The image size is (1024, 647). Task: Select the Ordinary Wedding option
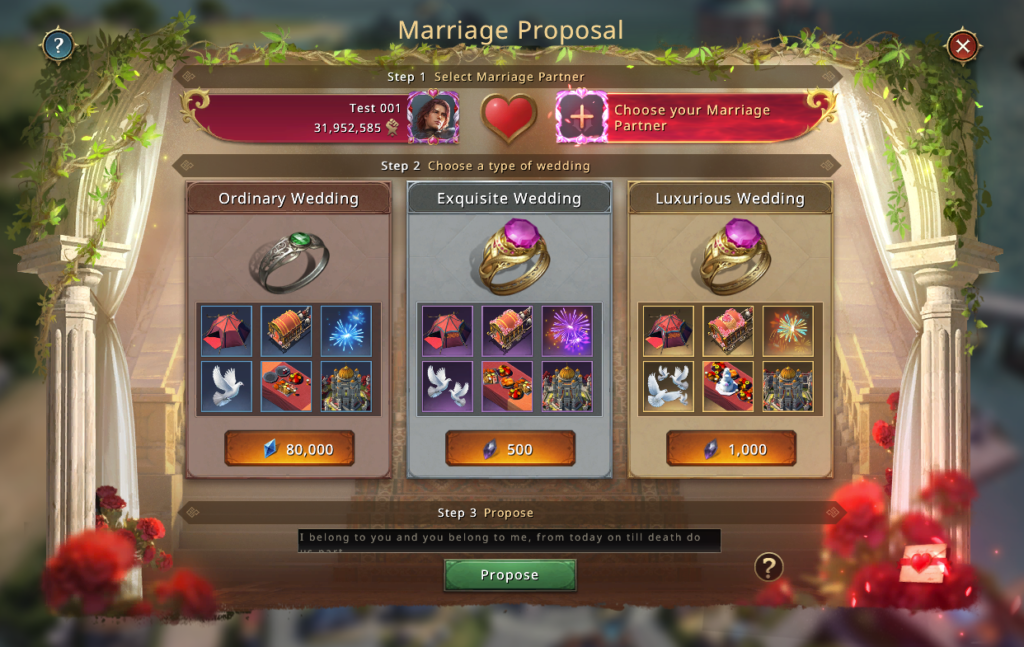pos(288,198)
